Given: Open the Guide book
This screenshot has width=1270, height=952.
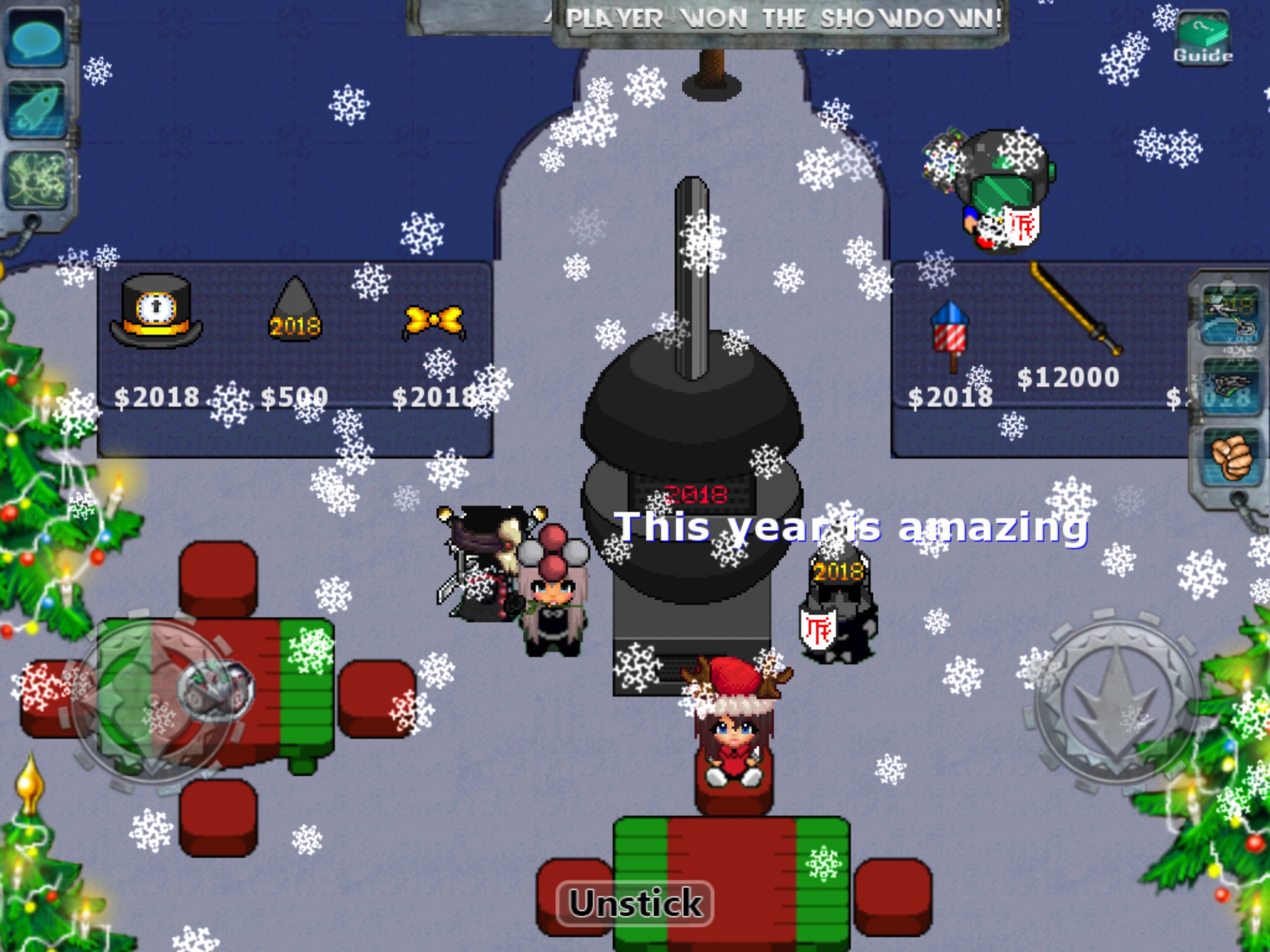Looking at the screenshot, I should point(1202,38).
